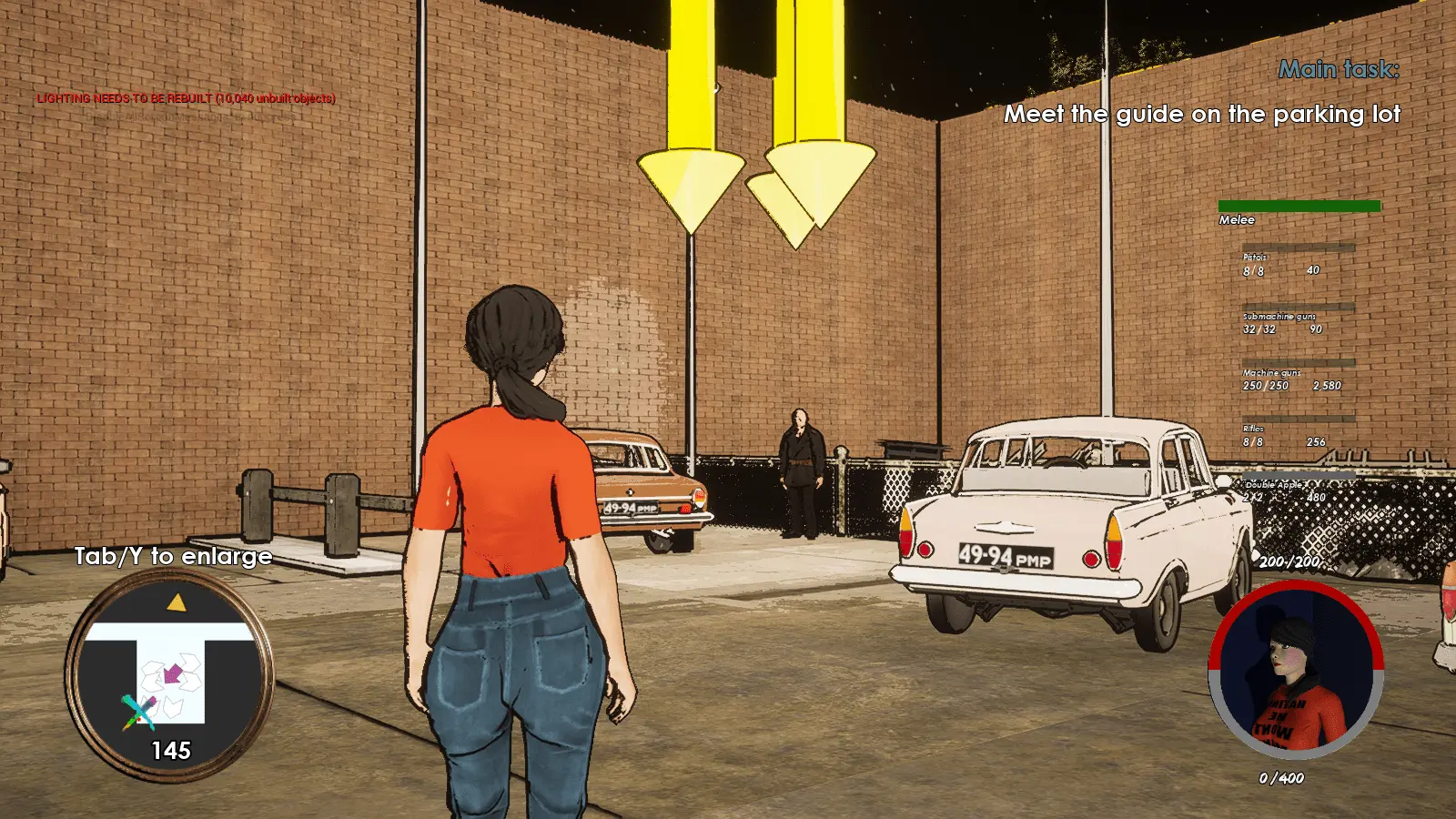Click the yellow triangle marker on minimap

click(x=177, y=602)
